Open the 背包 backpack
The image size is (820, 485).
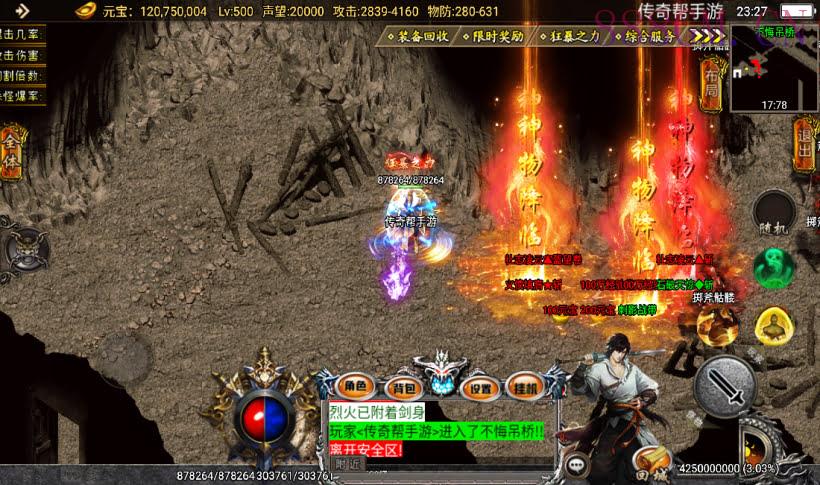click(403, 387)
